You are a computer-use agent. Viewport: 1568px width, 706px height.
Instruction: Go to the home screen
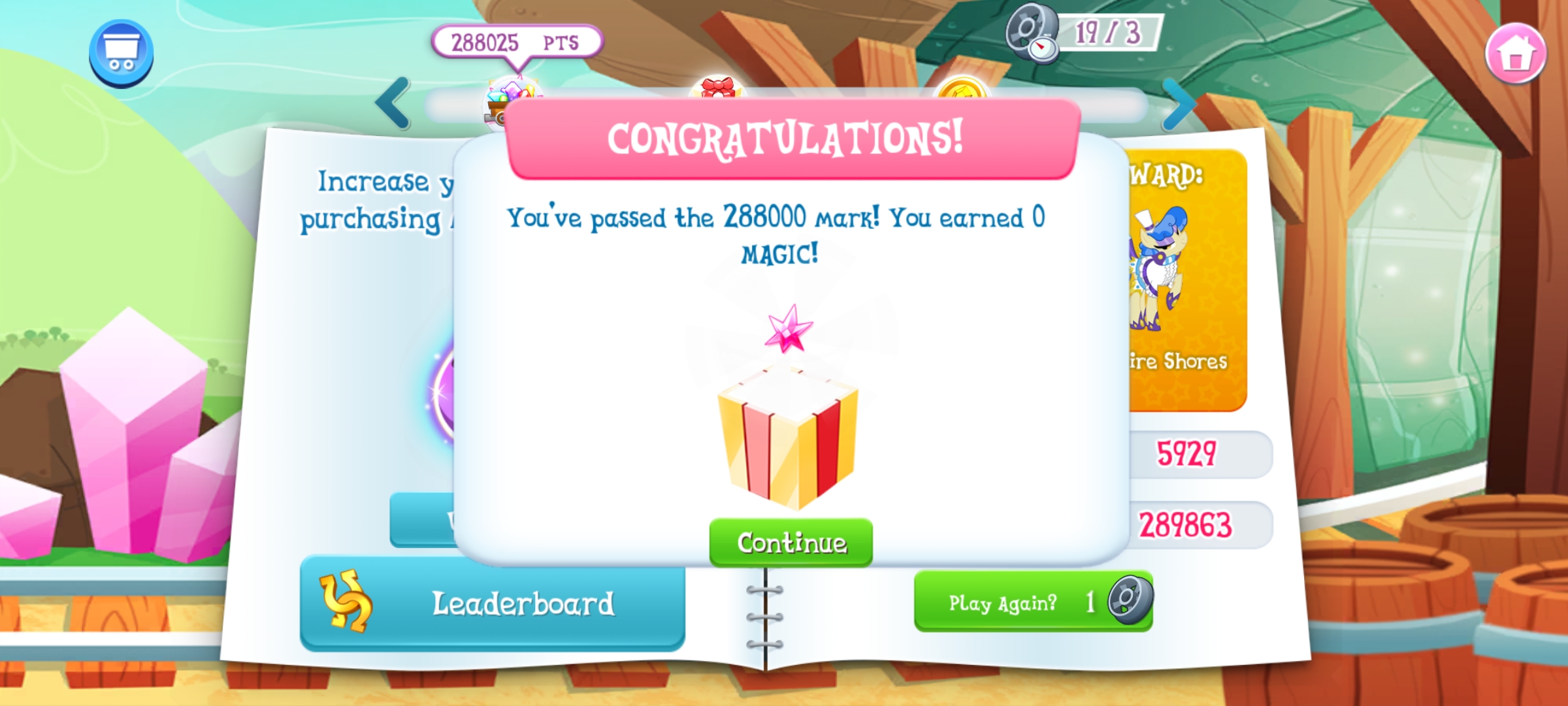click(x=1515, y=54)
